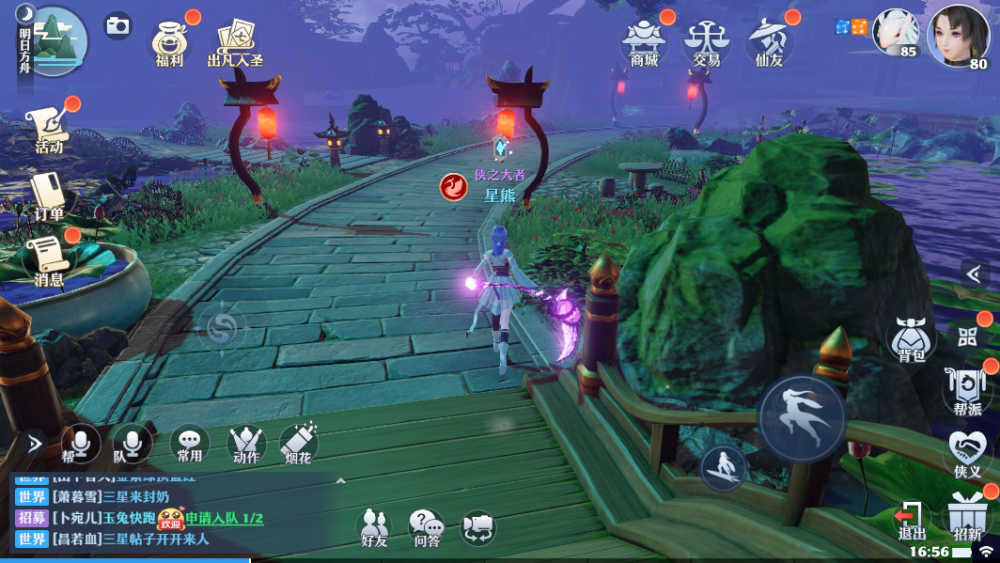The width and height of the screenshot is (1000, 563).
Task: Open the 背包 backpack
Action: (911, 340)
